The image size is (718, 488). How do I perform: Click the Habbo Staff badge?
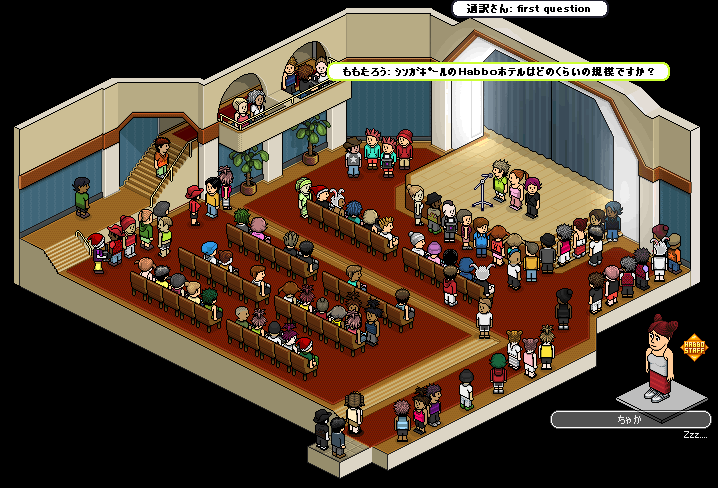click(x=693, y=346)
